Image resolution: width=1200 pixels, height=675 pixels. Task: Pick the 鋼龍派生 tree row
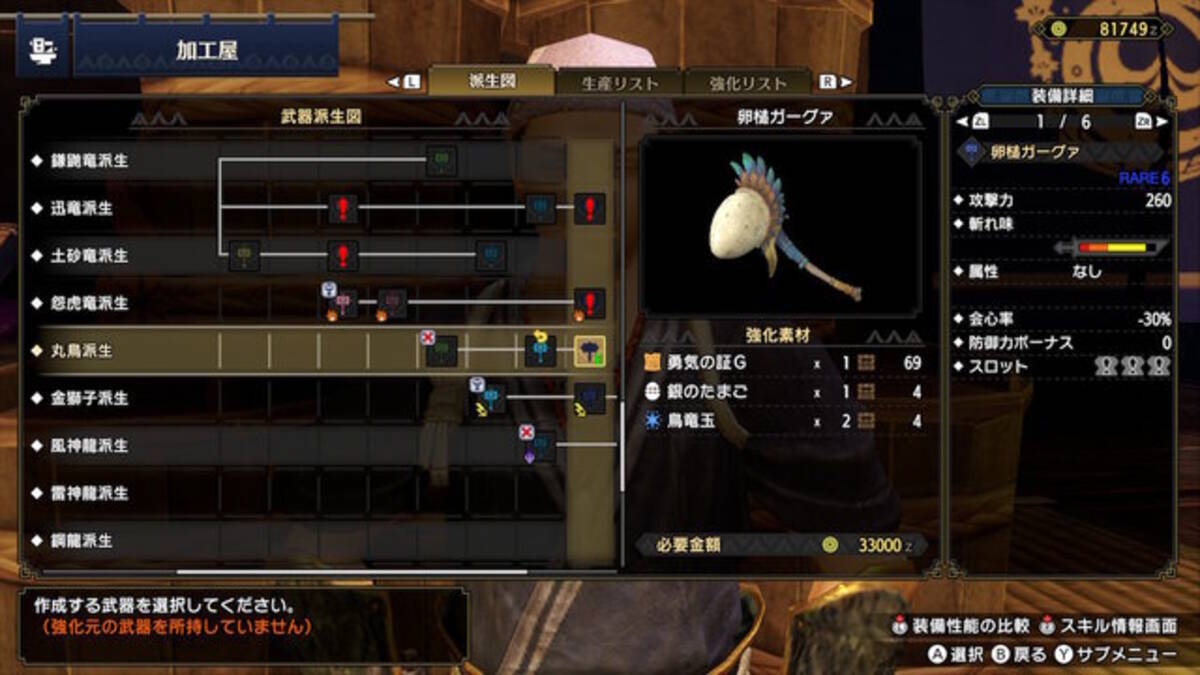83,540
